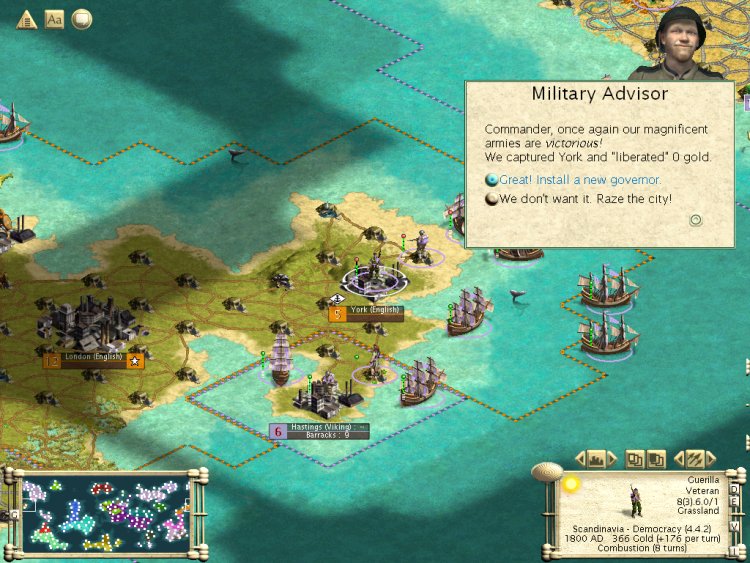Screen dimensions: 750x563
Task: Click the small G button beside minimap
Action: (13, 514)
